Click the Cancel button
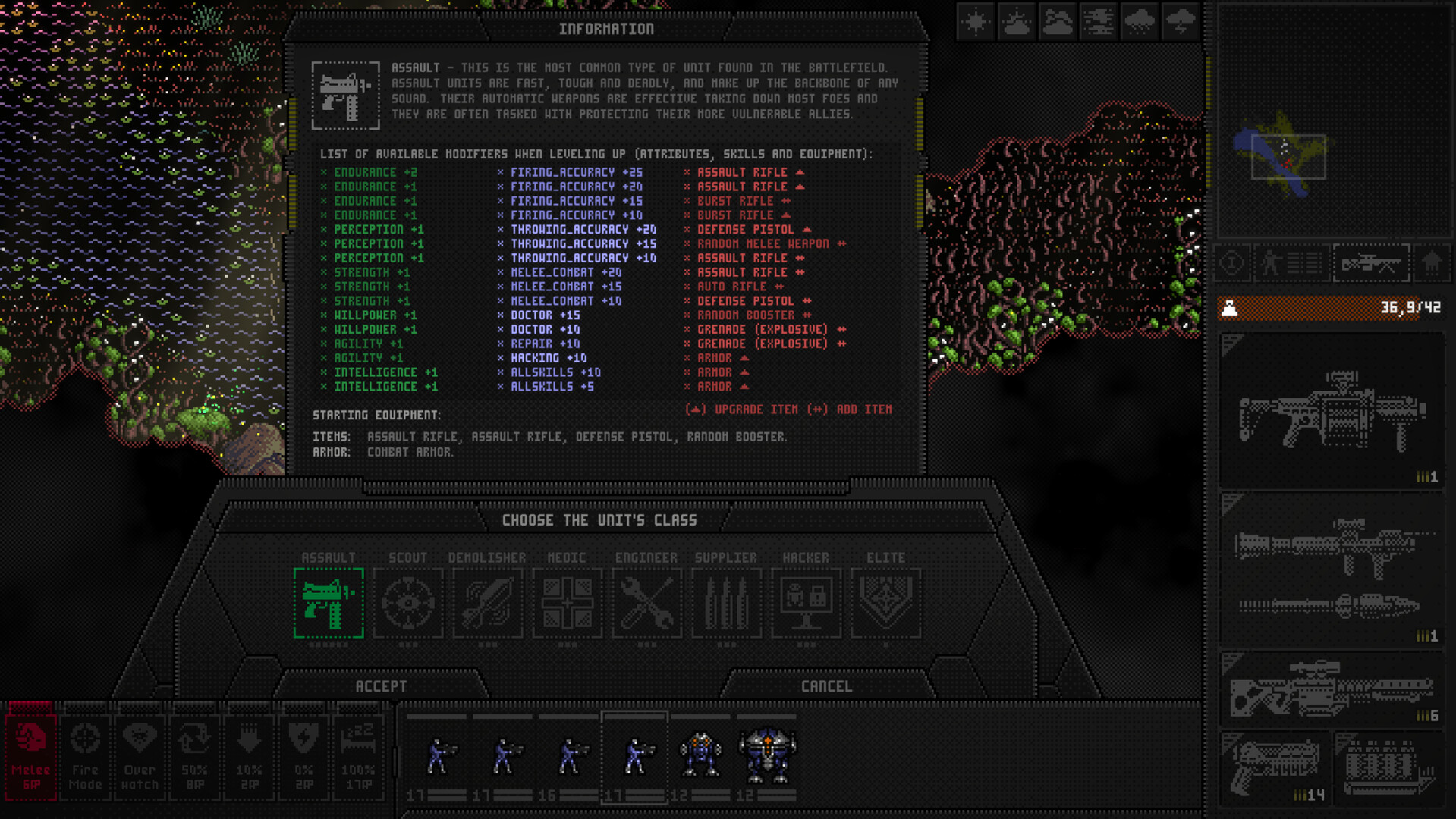The width and height of the screenshot is (1456, 819). pyautogui.click(x=827, y=686)
